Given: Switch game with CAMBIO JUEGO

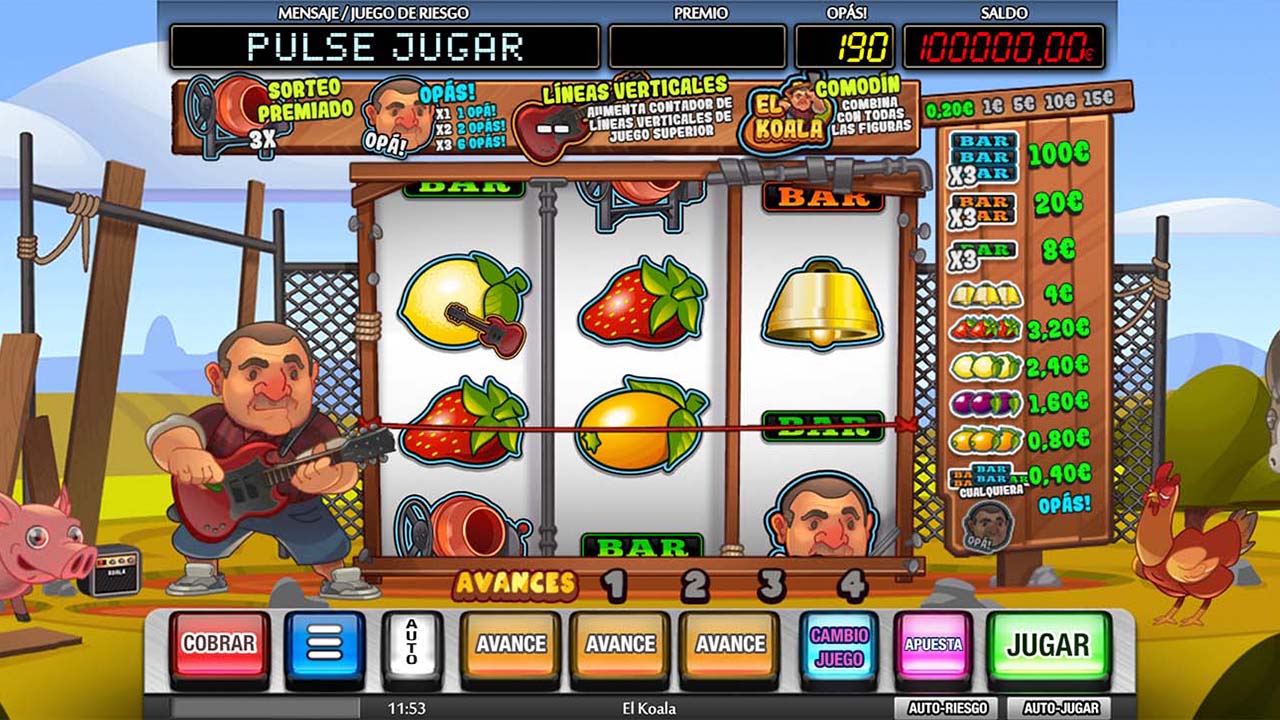Looking at the screenshot, I should tap(839, 646).
